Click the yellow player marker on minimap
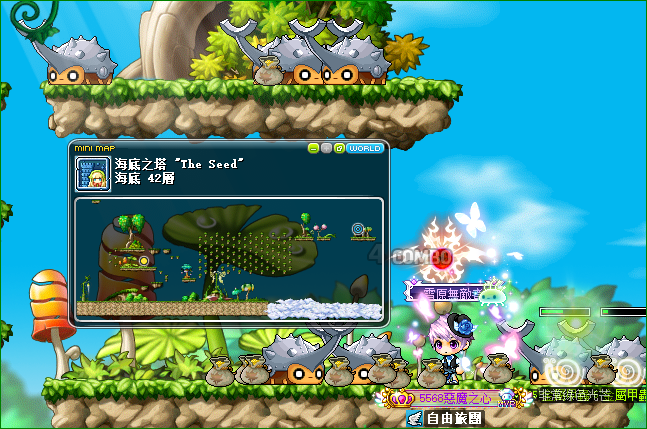This screenshot has width=647, height=429. click(144, 261)
